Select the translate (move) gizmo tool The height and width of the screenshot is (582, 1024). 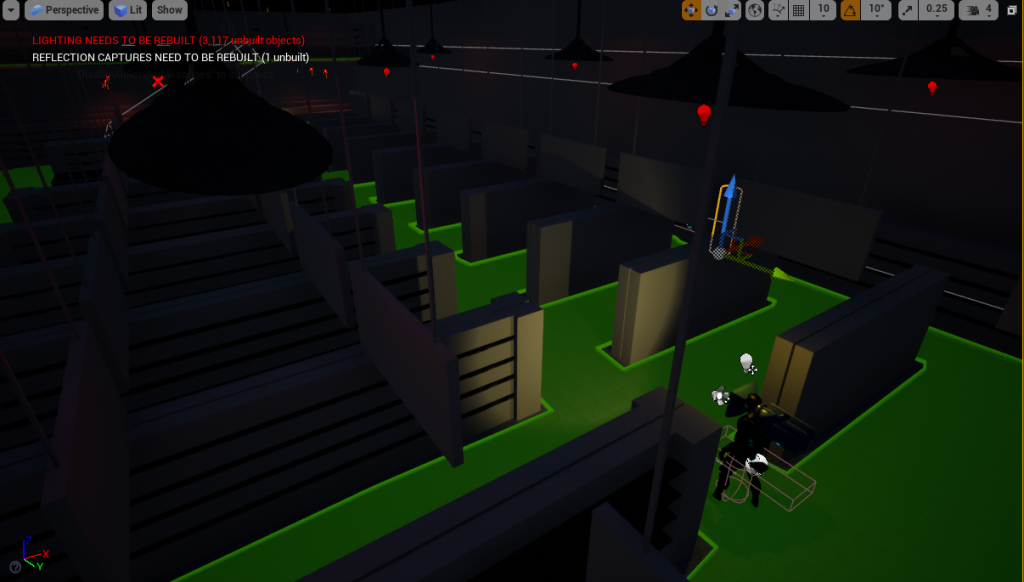691,10
